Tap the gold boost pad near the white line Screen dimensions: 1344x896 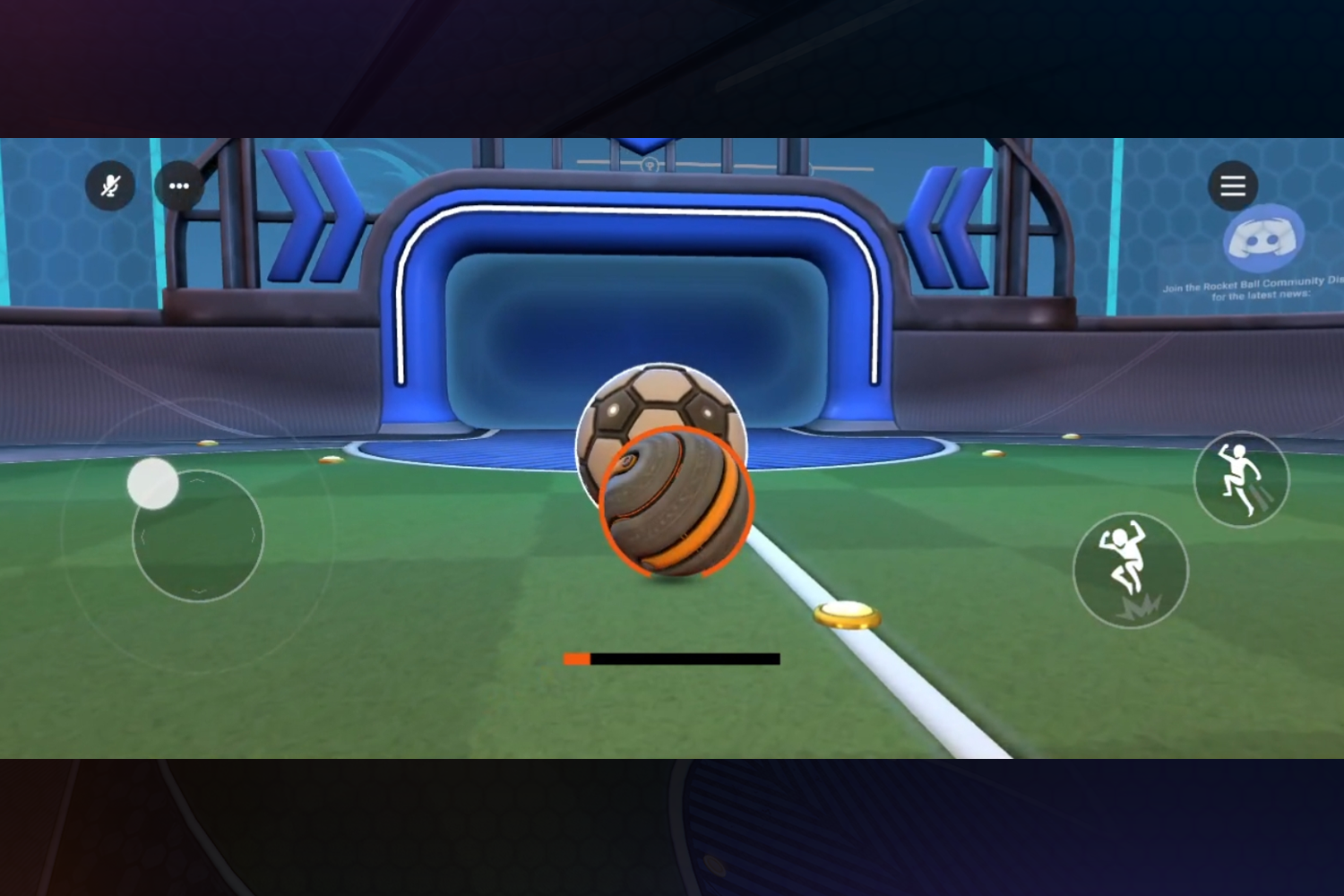click(847, 615)
